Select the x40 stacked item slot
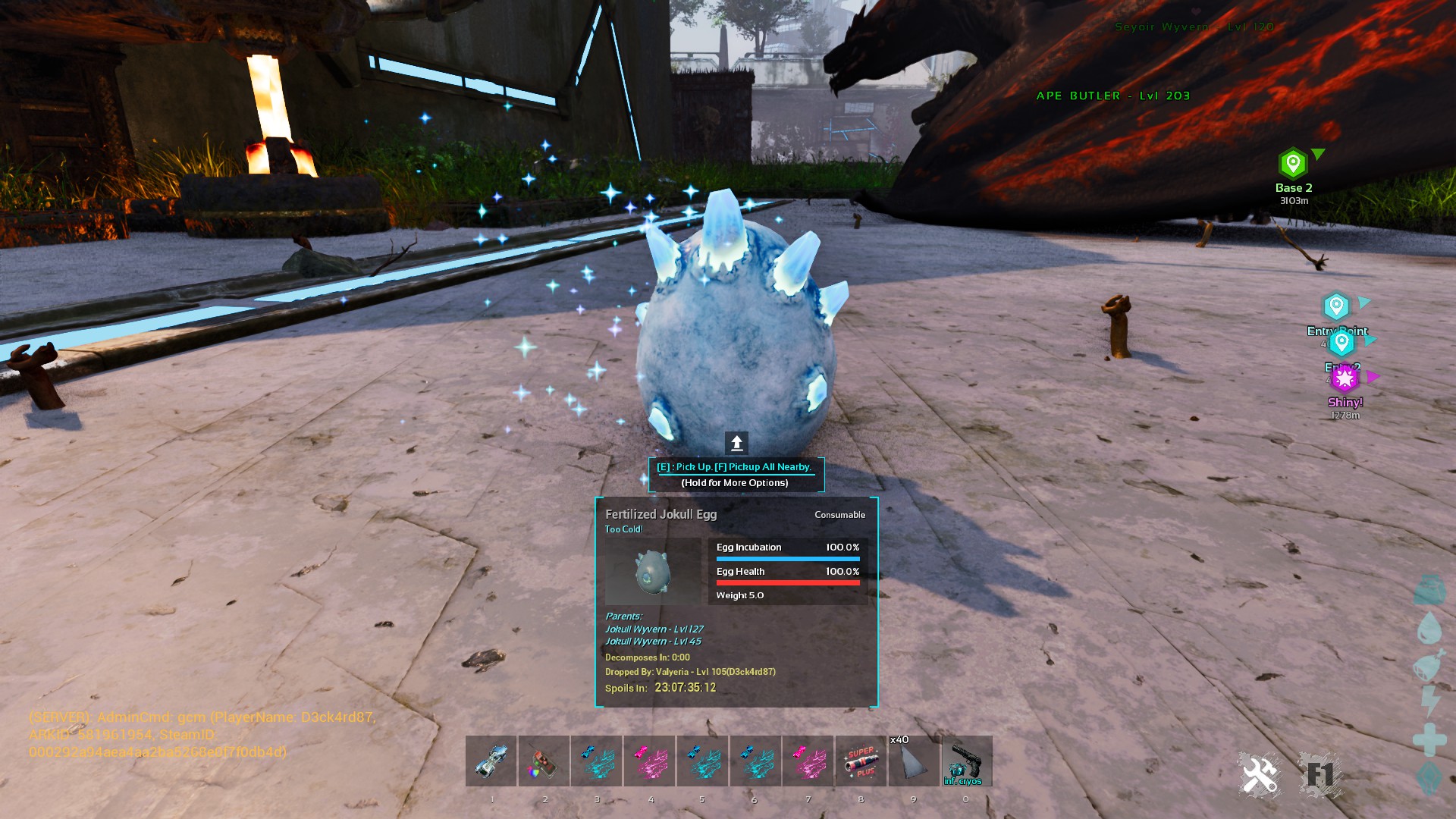 pyautogui.click(x=914, y=761)
